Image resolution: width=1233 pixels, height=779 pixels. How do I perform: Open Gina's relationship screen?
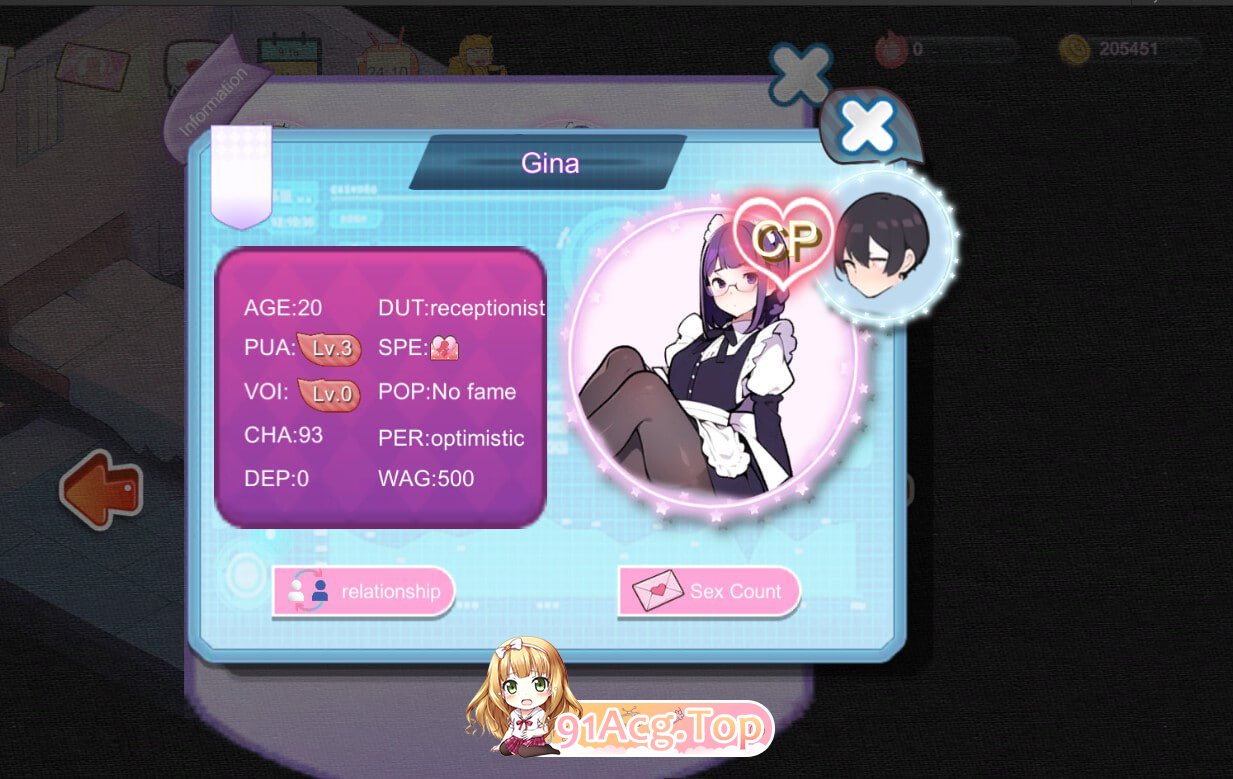[x=364, y=591]
